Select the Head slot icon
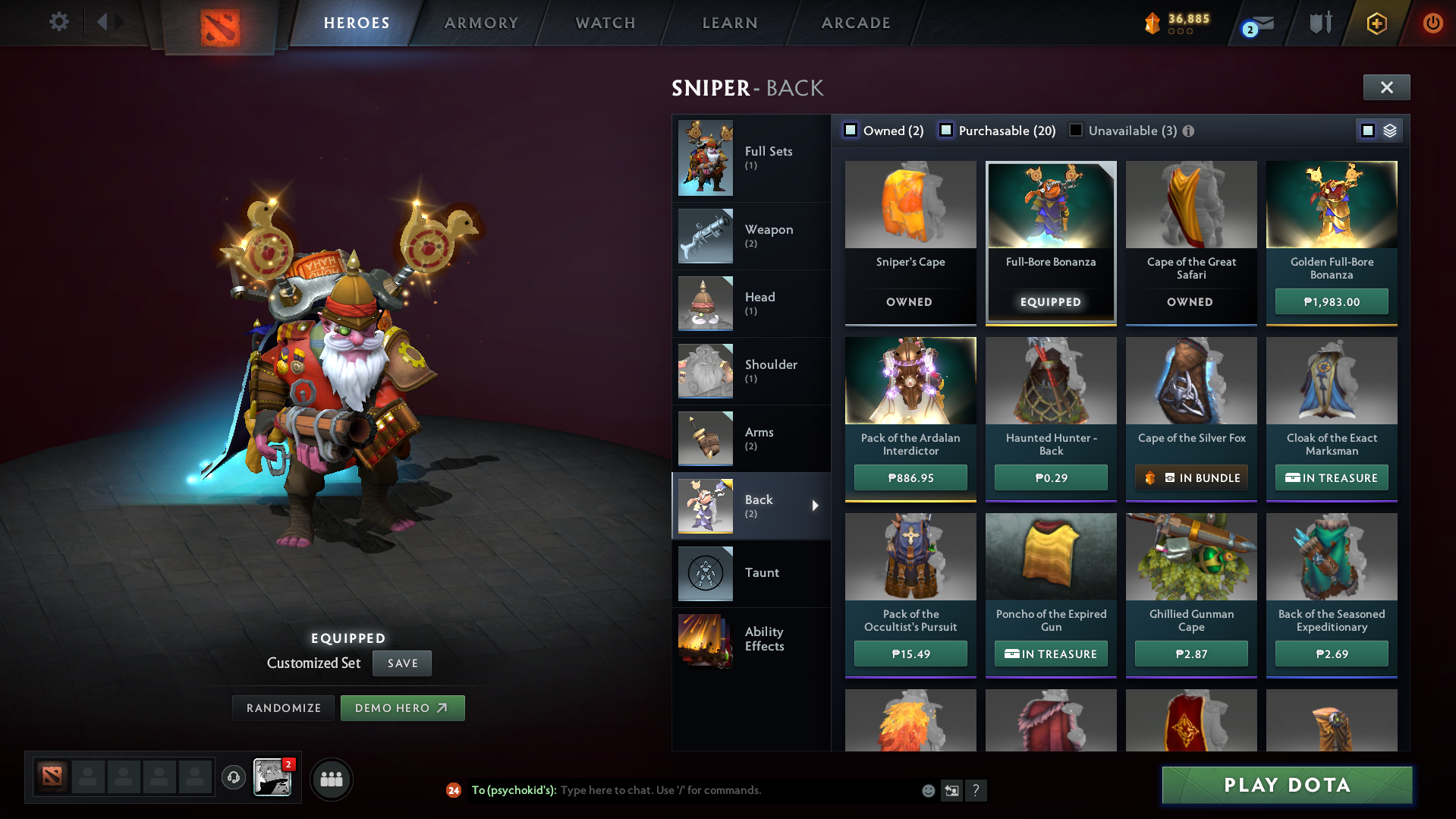The height and width of the screenshot is (819, 1456). pos(705,304)
